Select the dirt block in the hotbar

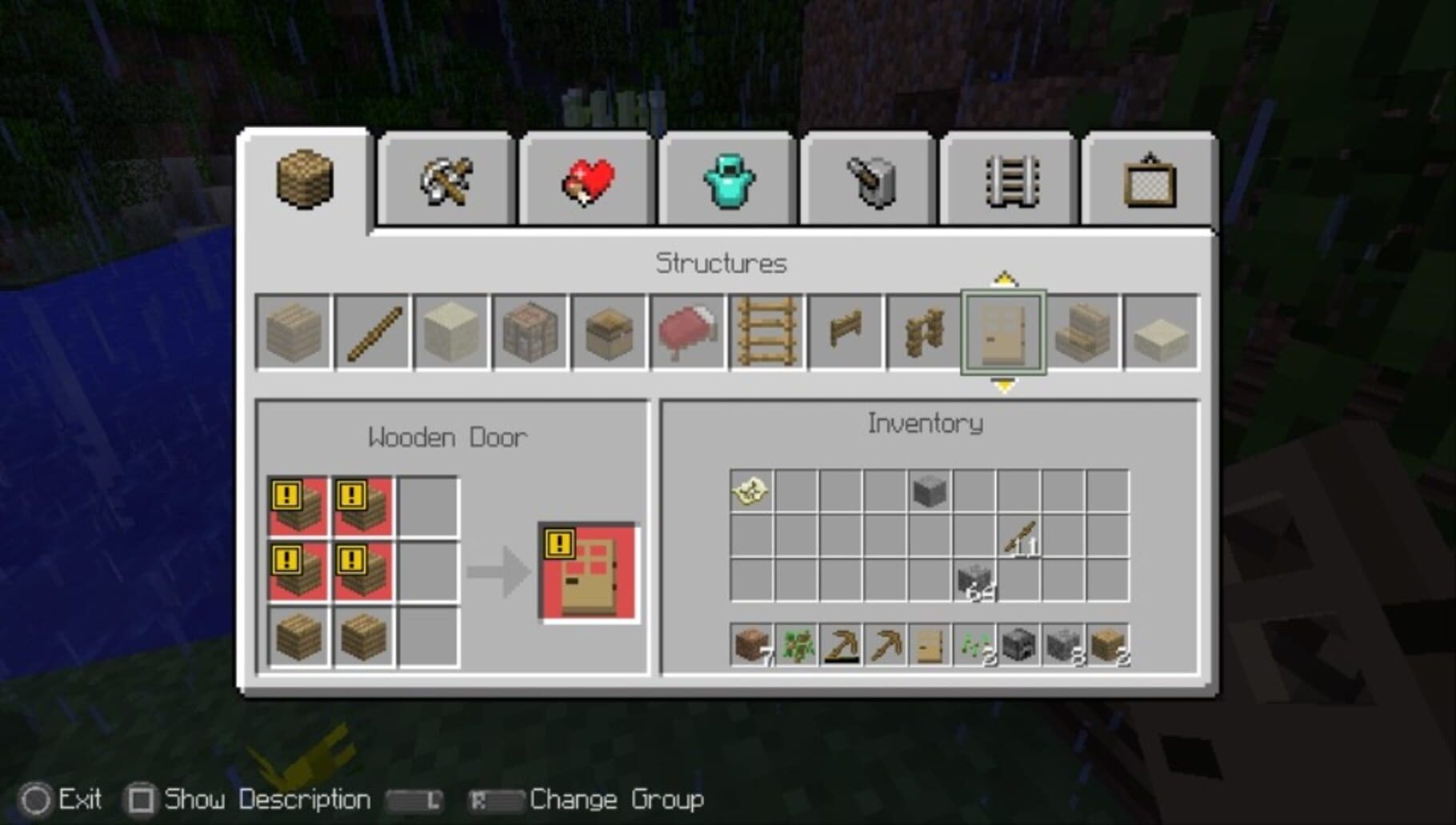click(x=750, y=647)
